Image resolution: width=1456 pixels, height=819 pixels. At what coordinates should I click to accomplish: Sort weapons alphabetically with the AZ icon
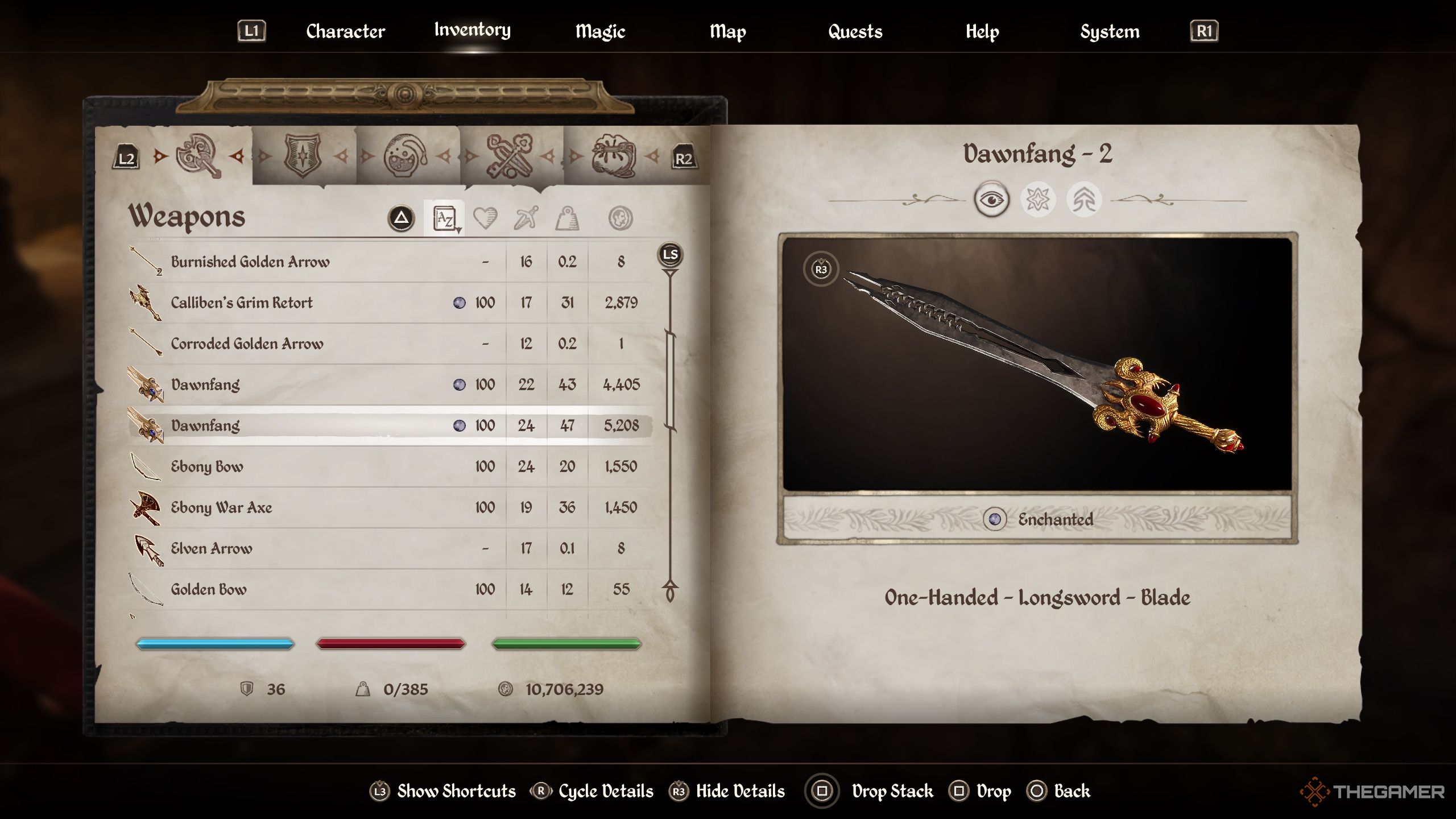click(444, 218)
